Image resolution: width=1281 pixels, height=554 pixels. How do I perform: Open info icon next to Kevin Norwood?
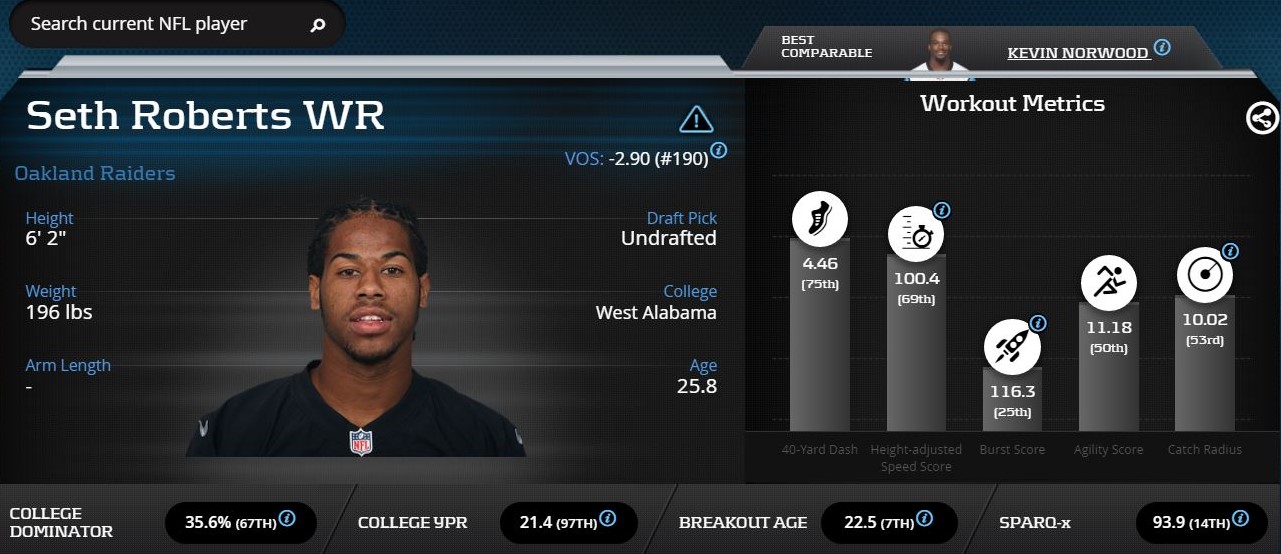1162,47
